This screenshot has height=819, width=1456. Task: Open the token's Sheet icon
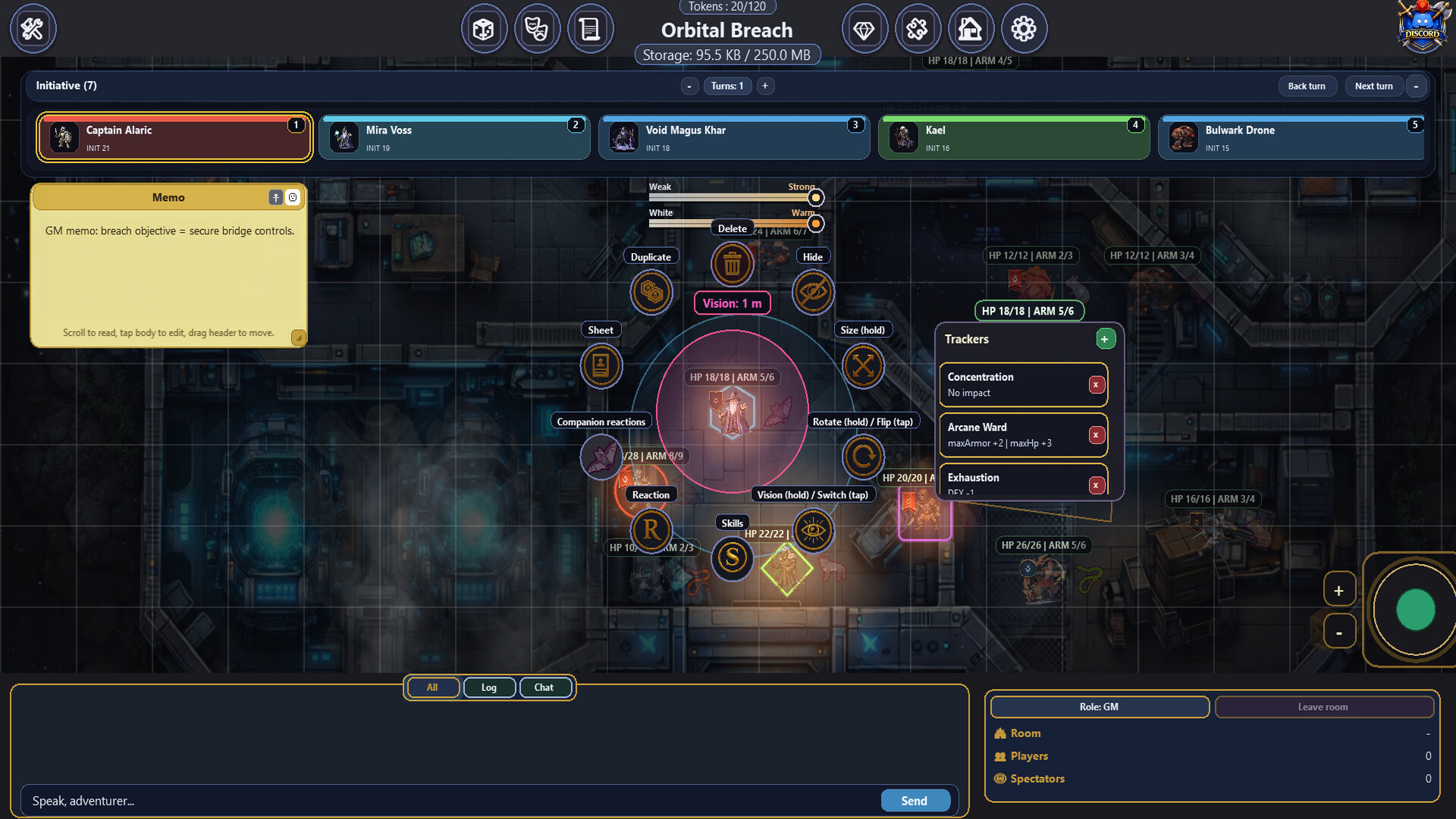(x=601, y=366)
